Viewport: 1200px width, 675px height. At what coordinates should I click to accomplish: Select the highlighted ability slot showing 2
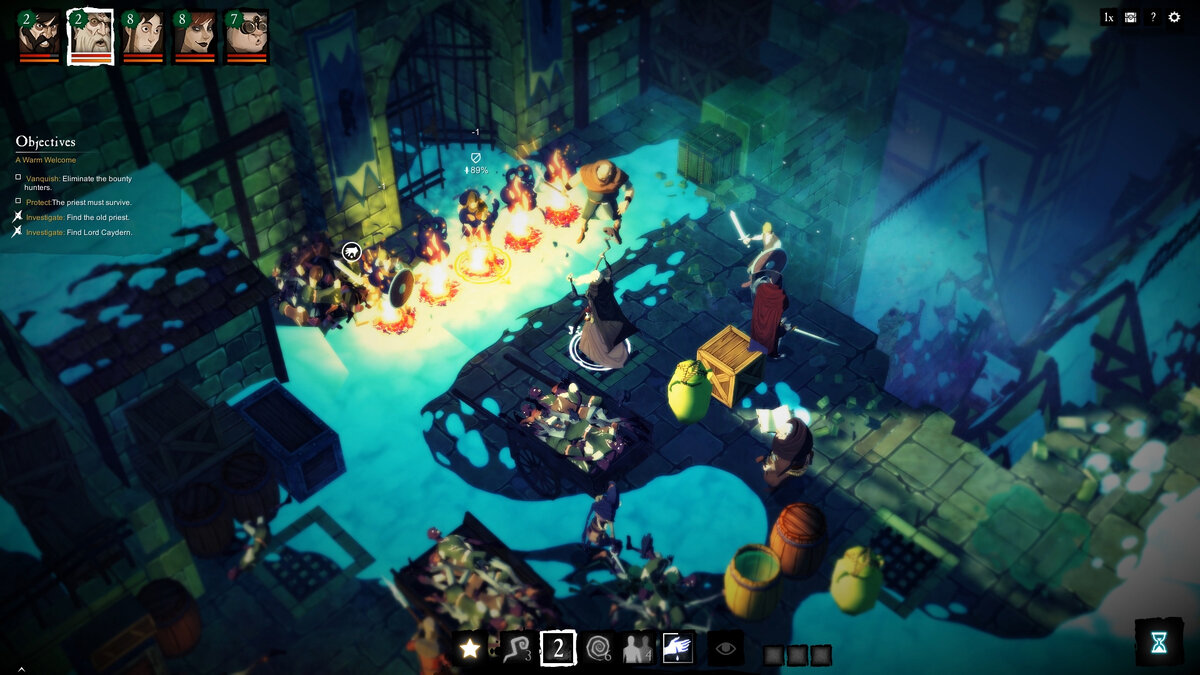[558, 649]
